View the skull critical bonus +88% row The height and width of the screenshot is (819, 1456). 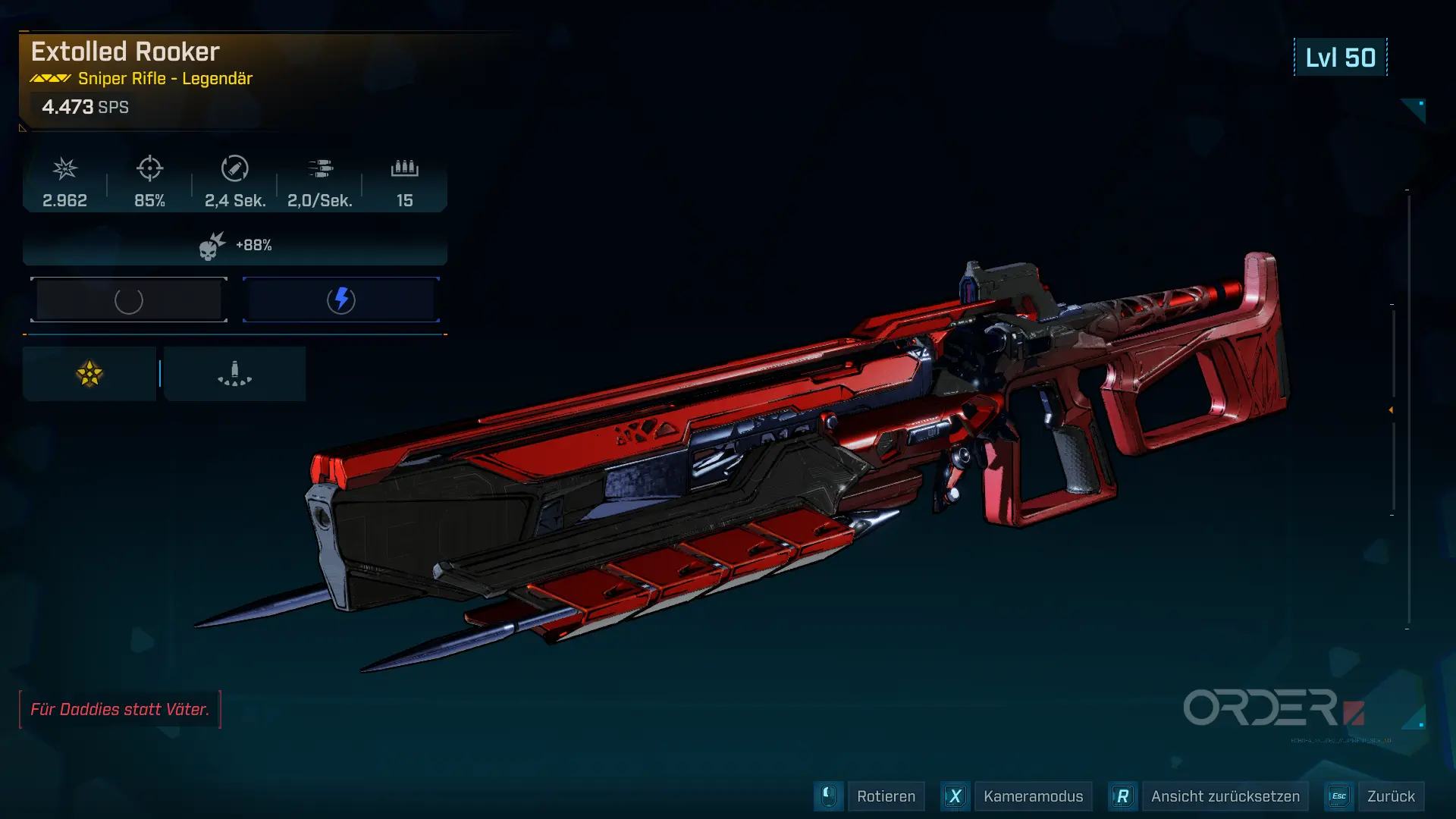coord(235,246)
